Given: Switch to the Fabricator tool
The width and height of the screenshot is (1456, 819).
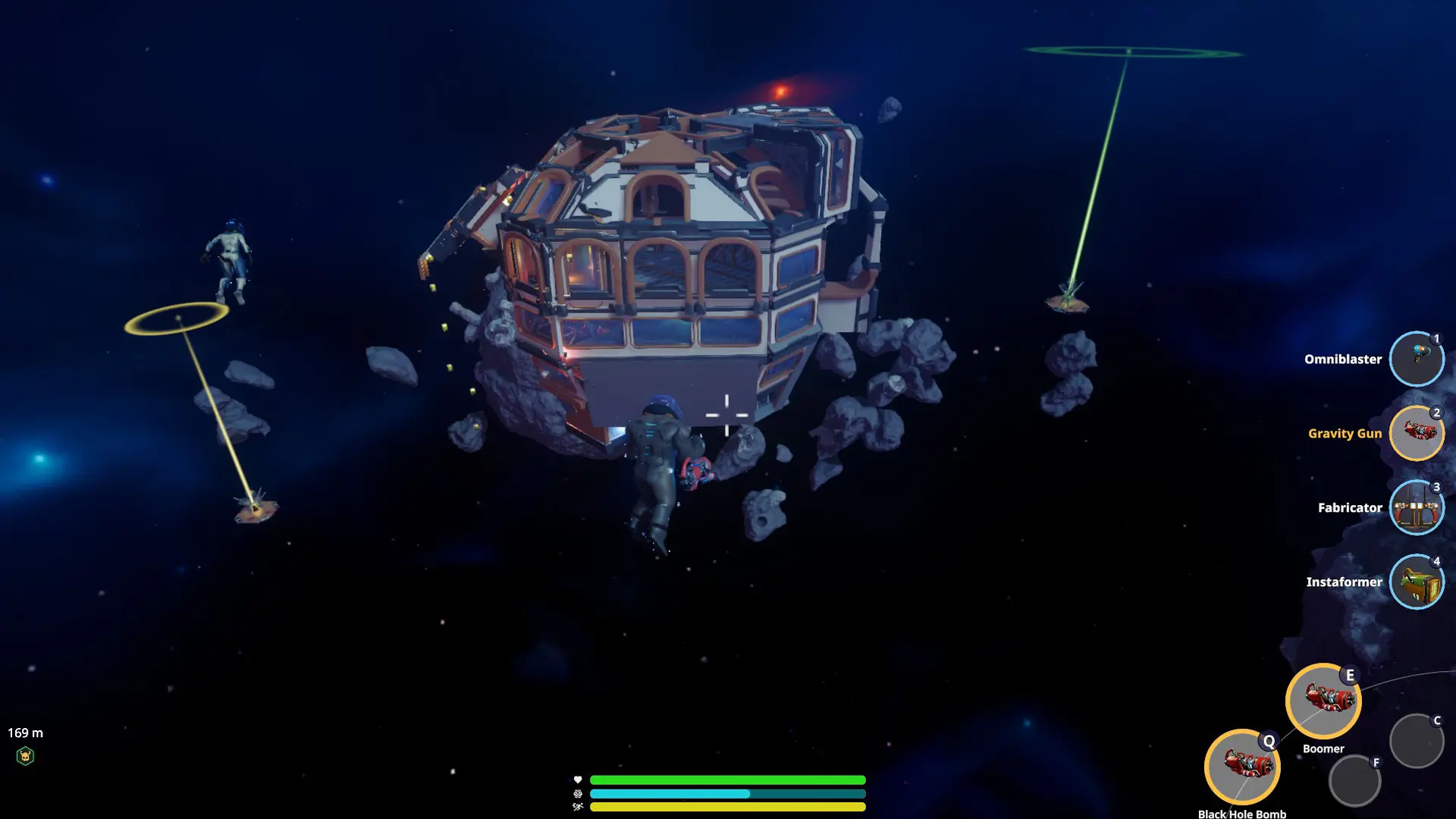Looking at the screenshot, I should [x=1416, y=508].
